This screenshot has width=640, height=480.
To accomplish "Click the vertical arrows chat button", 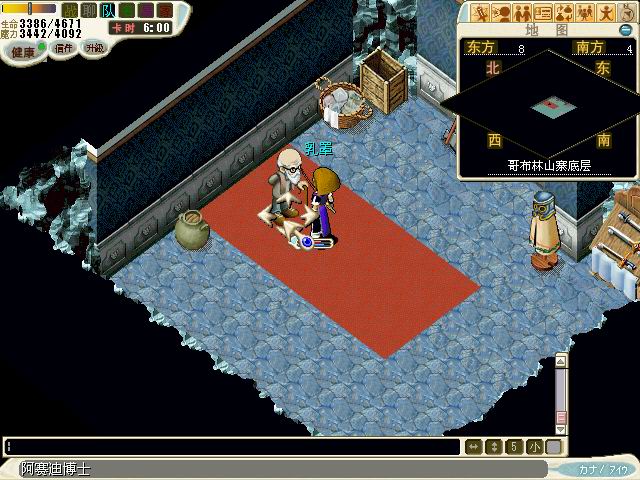I will [x=493, y=447].
